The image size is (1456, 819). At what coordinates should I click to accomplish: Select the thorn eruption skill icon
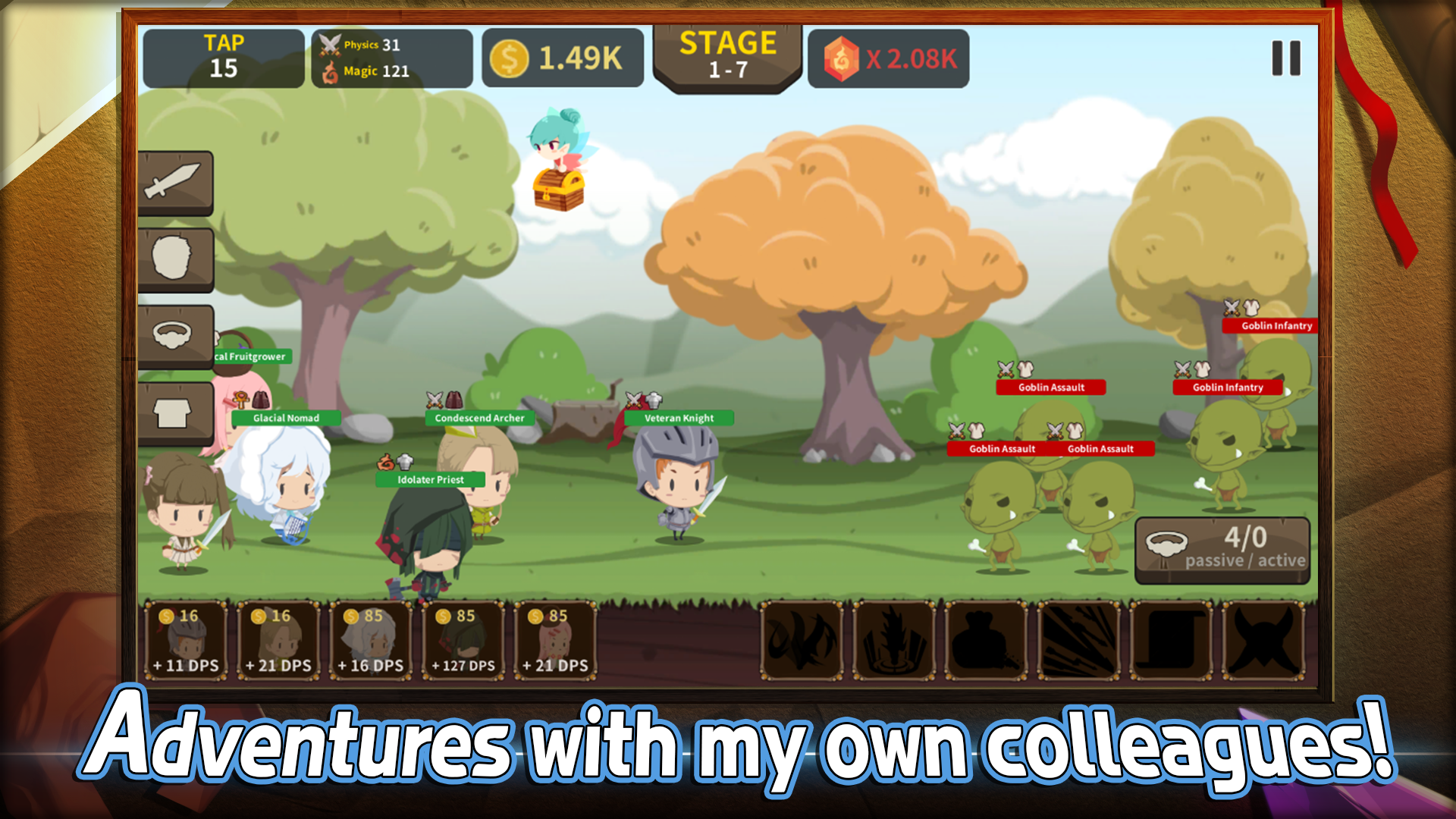pos(893,642)
